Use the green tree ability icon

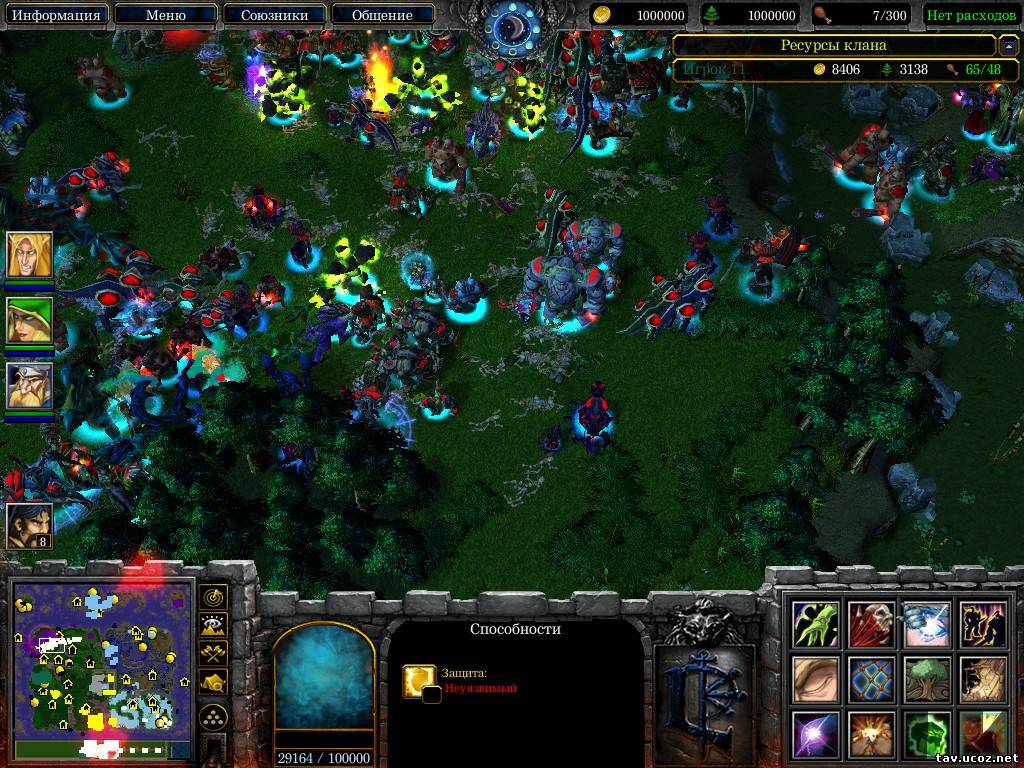coord(925,680)
